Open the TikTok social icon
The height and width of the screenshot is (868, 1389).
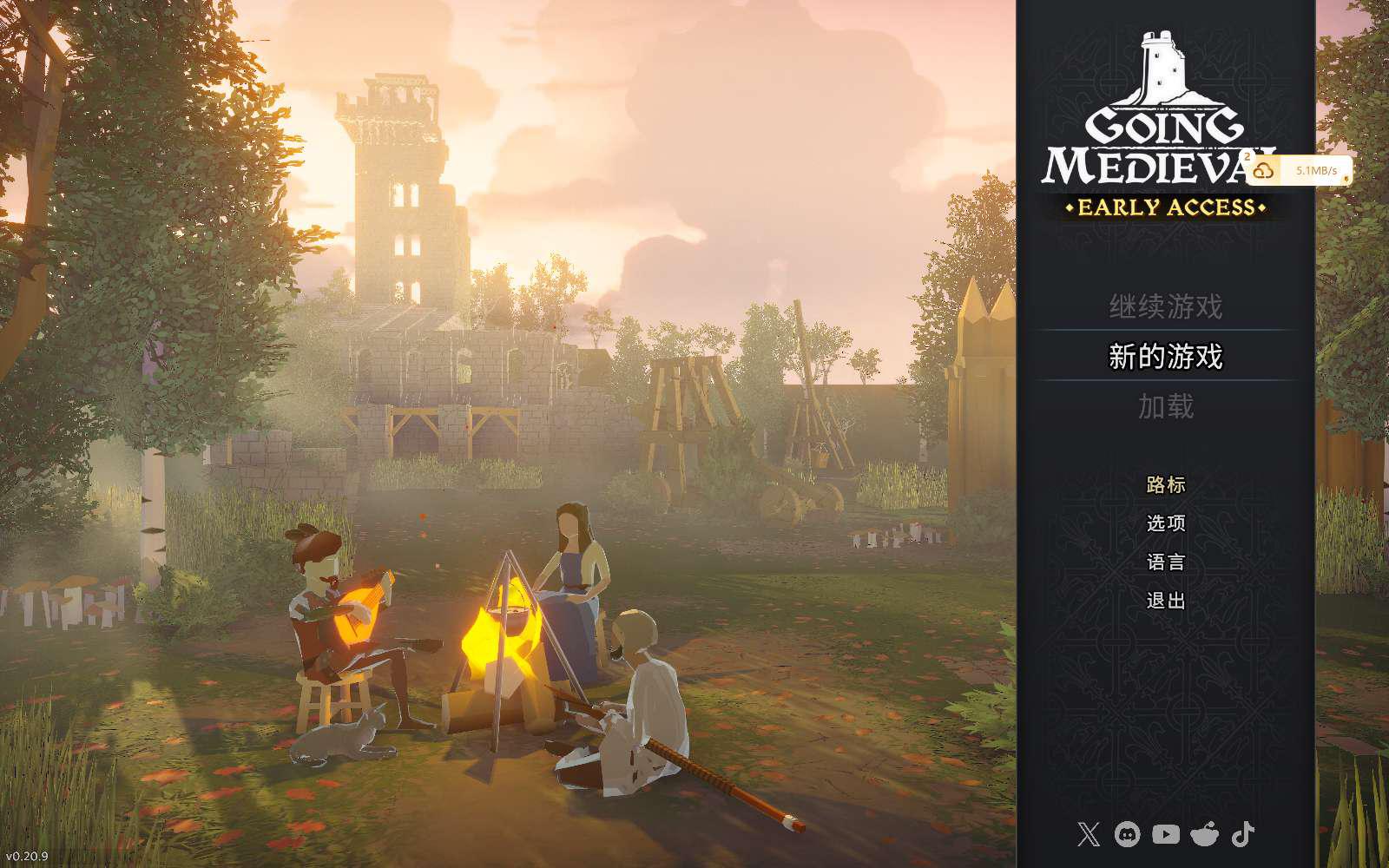click(x=1243, y=835)
